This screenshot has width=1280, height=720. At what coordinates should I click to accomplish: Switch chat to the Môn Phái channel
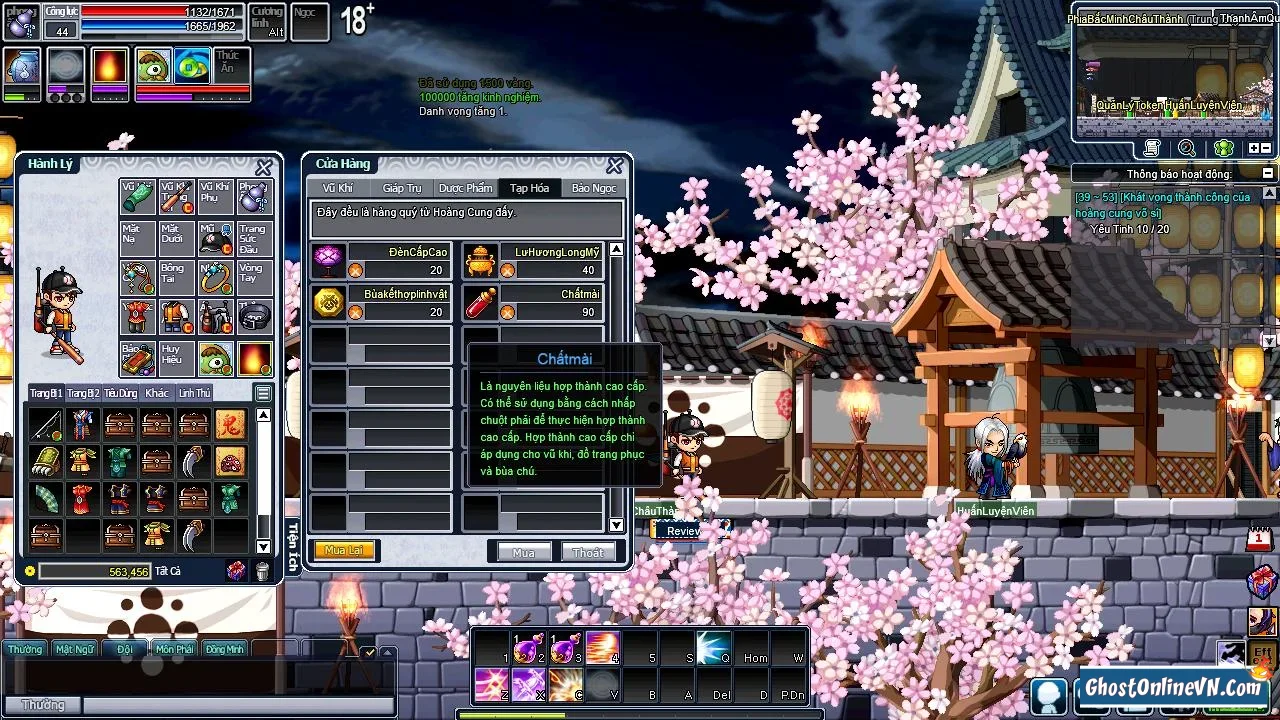click(174, 649)
